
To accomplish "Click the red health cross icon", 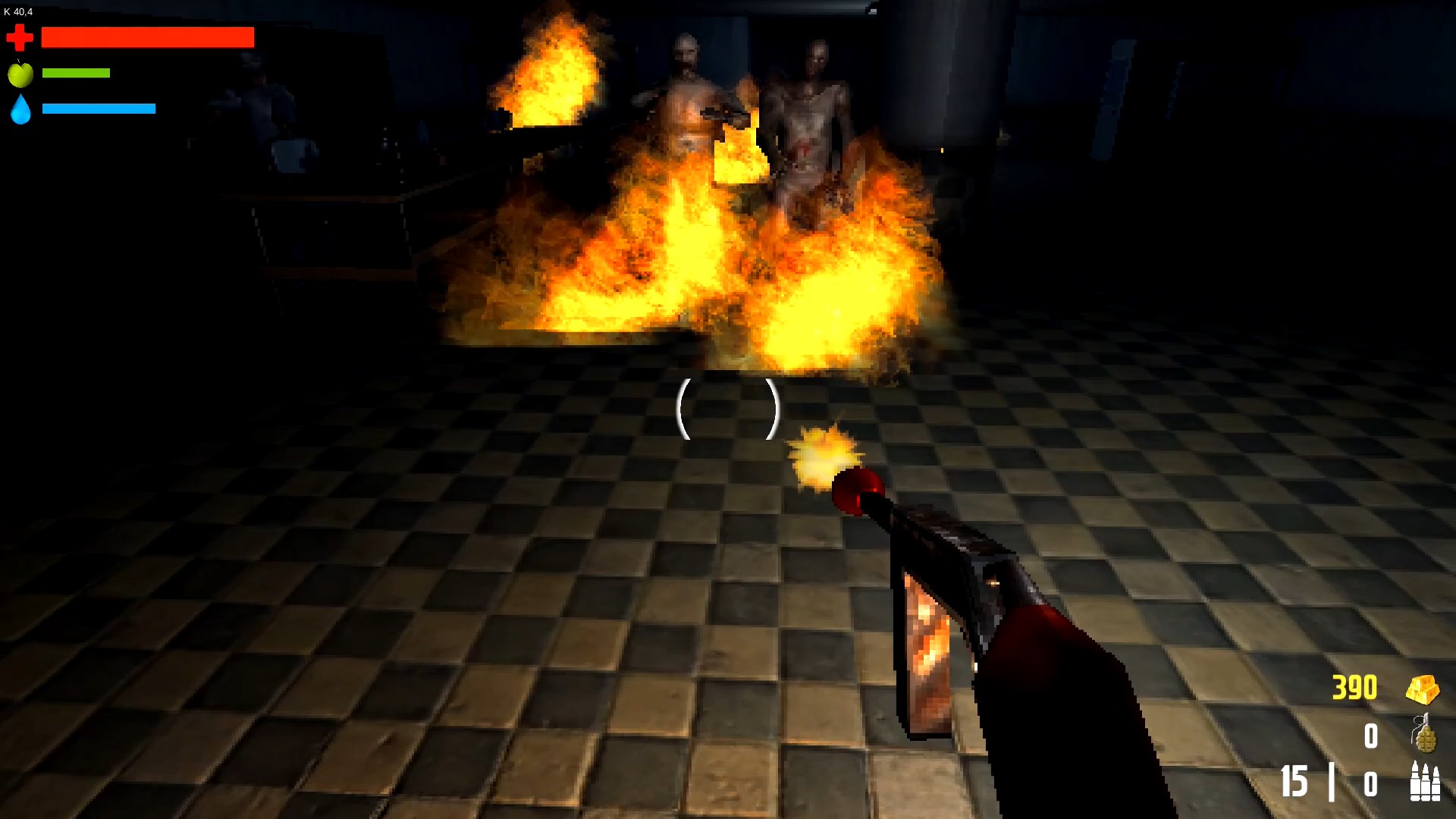I will coord(20,36).
